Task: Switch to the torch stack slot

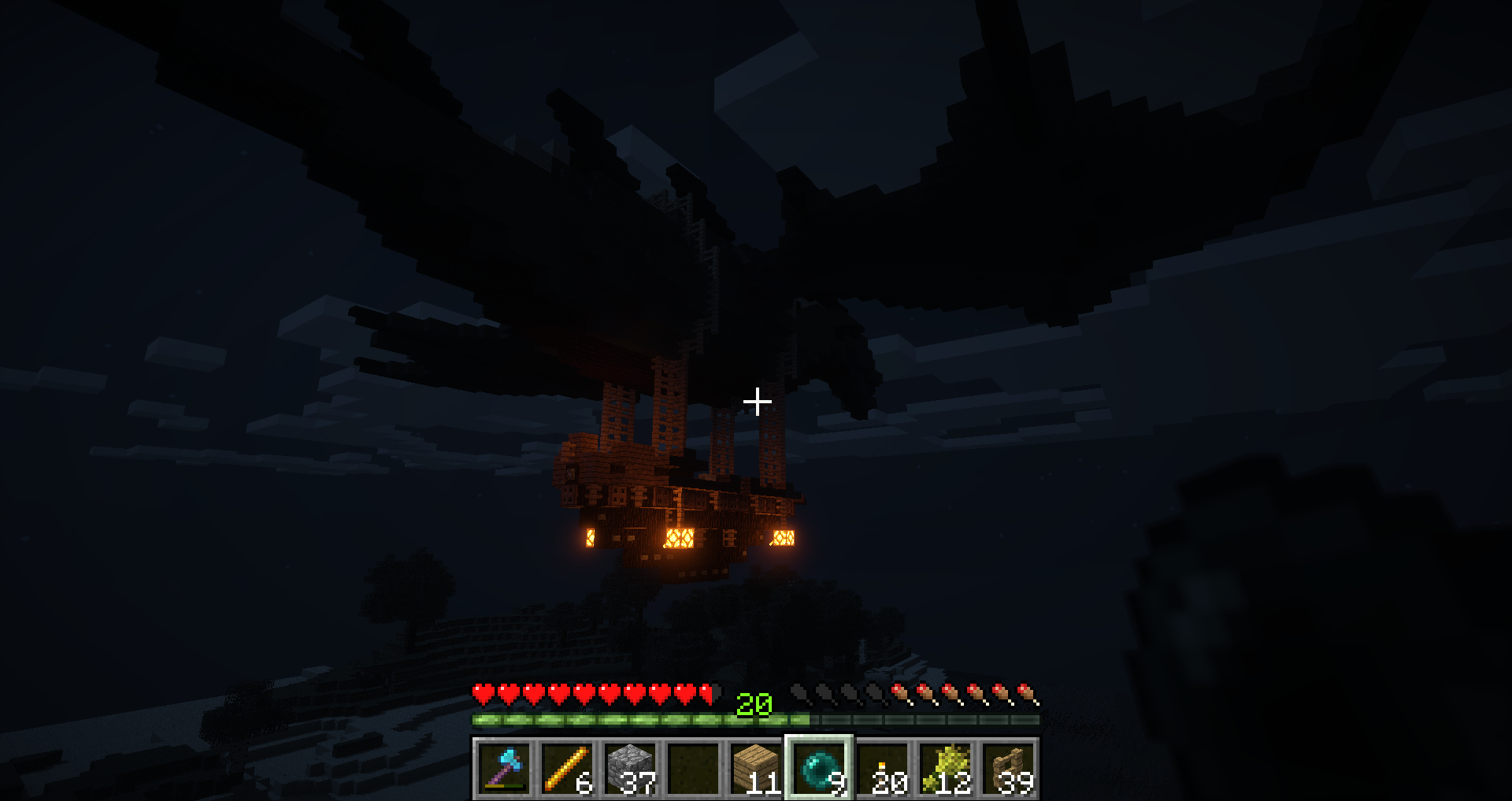Action: point(881,768)
